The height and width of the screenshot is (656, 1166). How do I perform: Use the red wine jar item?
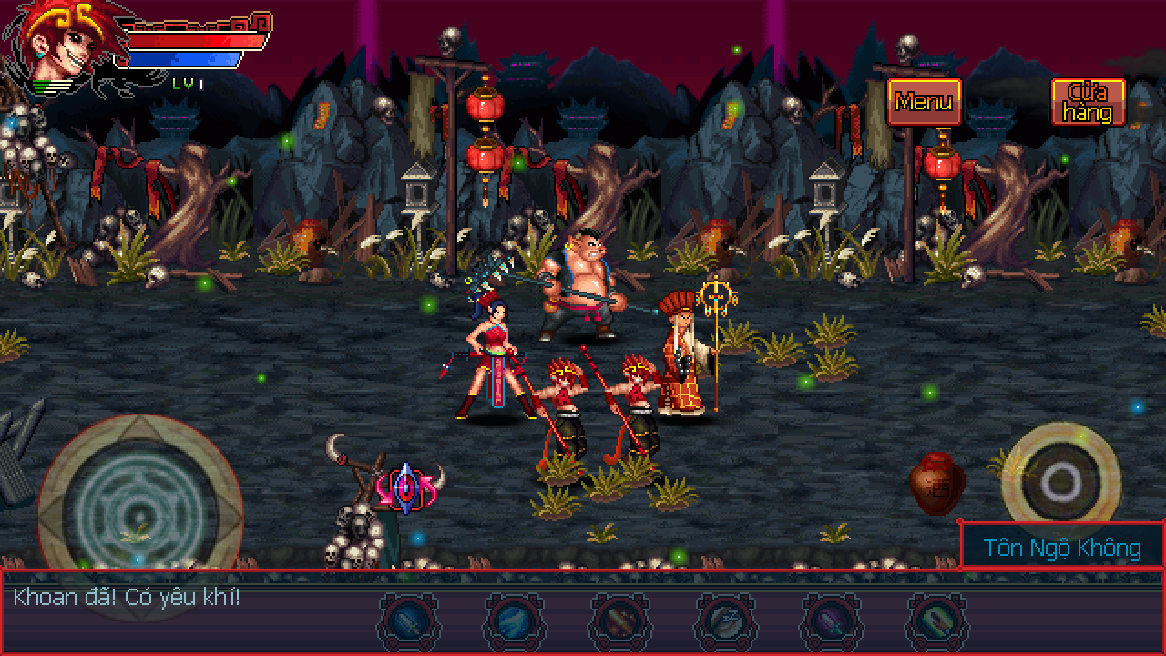coord(936,483)
